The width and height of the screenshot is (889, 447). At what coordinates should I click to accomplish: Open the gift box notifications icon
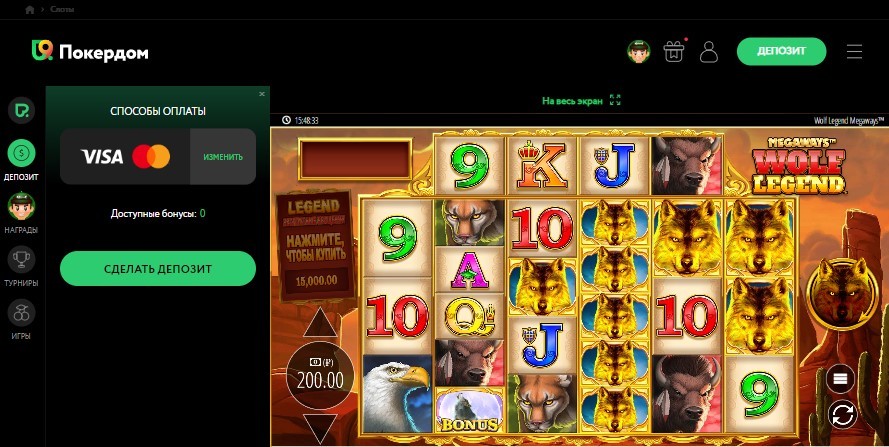tap(673, 51)
